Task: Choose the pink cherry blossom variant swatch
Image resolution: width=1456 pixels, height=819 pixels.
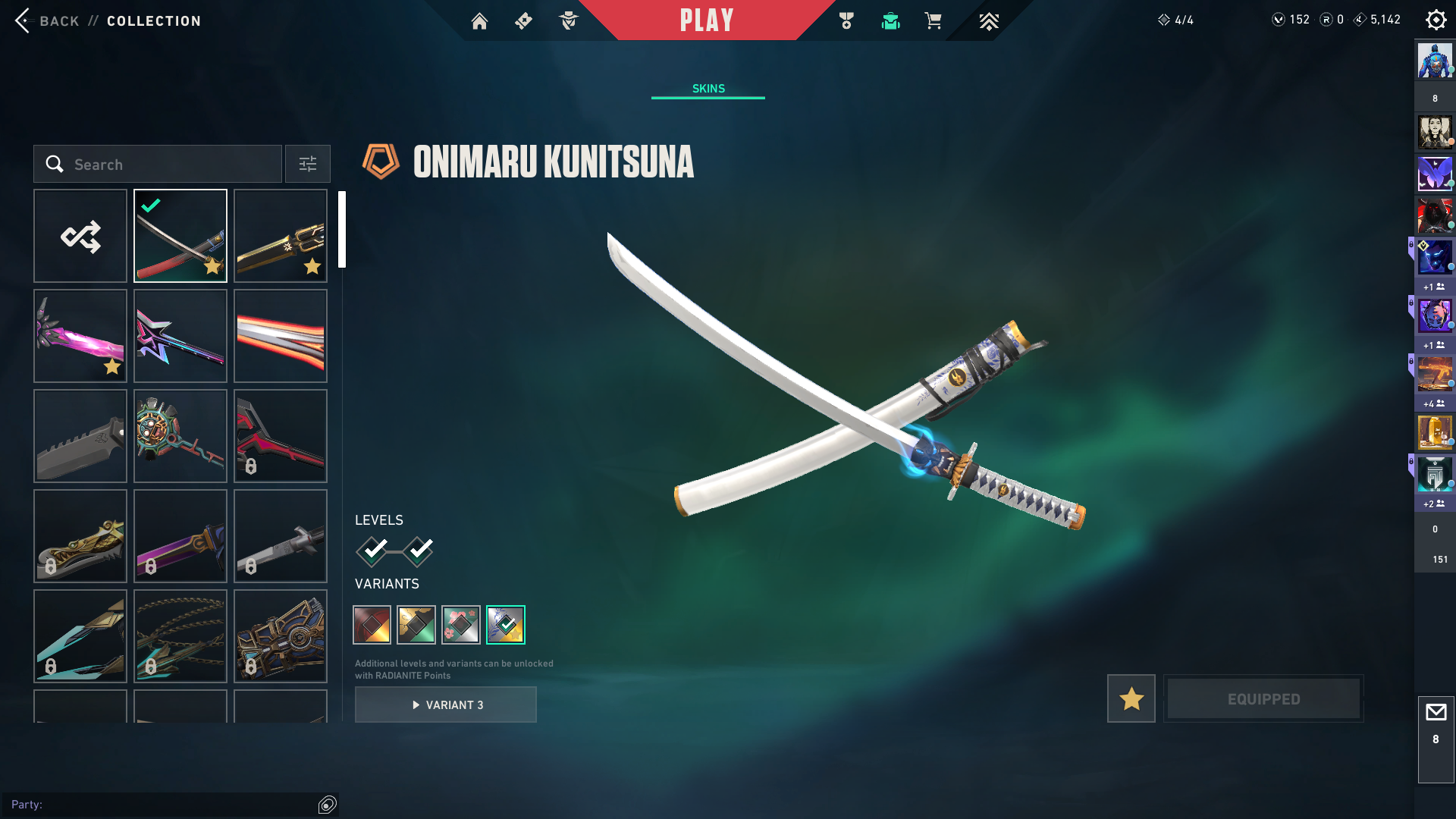Action: pyautogui.click(x=461, y=625)
